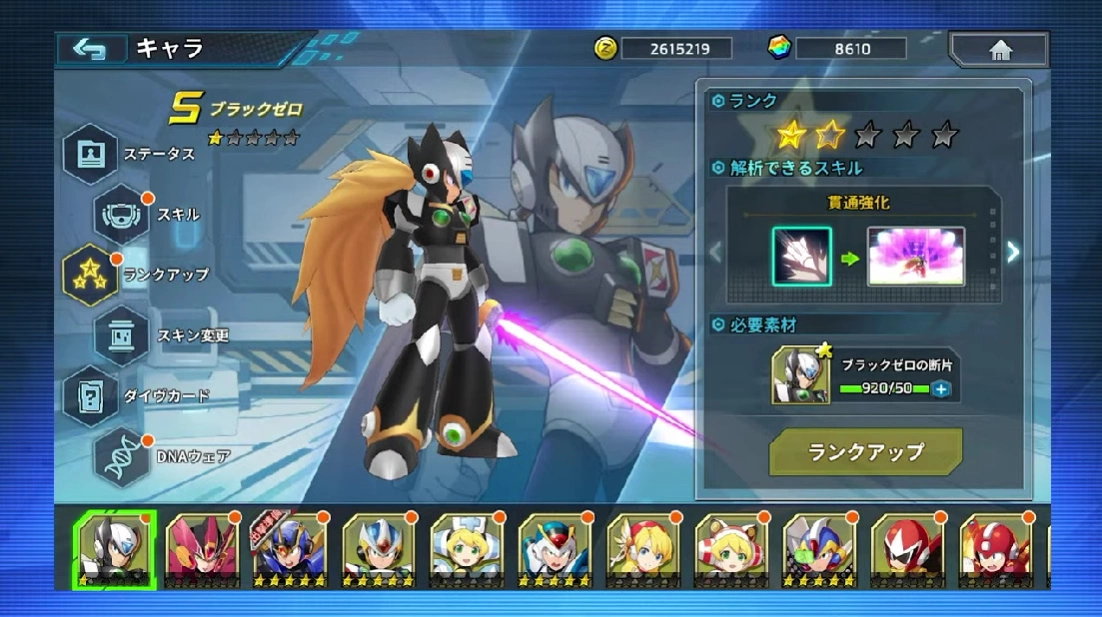Return to the home screen
Viewport: 1102px width, 617px height.
(x=998, y=49)
